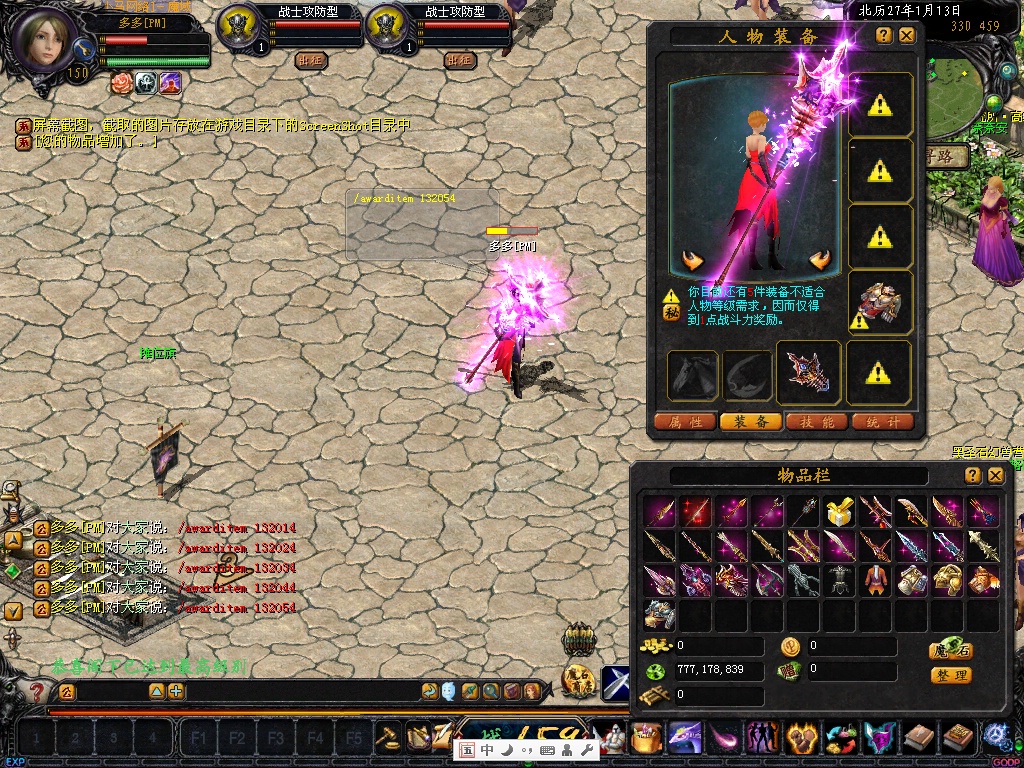
Task: Select the yellow gift box item
Action: tap(839, 513)
